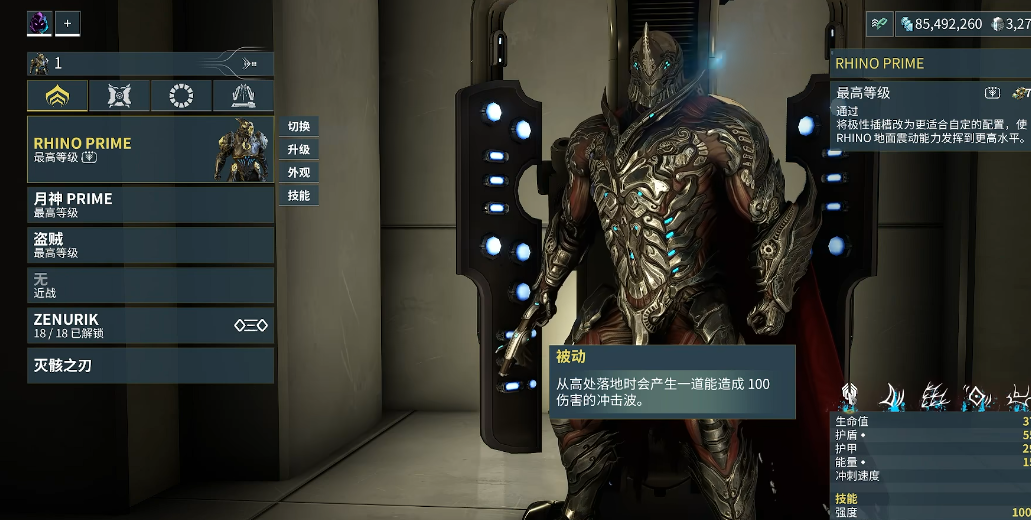Screen dimensions: 1031x520
Task: Select the segmented ring icon tab
Action: pyautogui.click(x=181, y=96)
